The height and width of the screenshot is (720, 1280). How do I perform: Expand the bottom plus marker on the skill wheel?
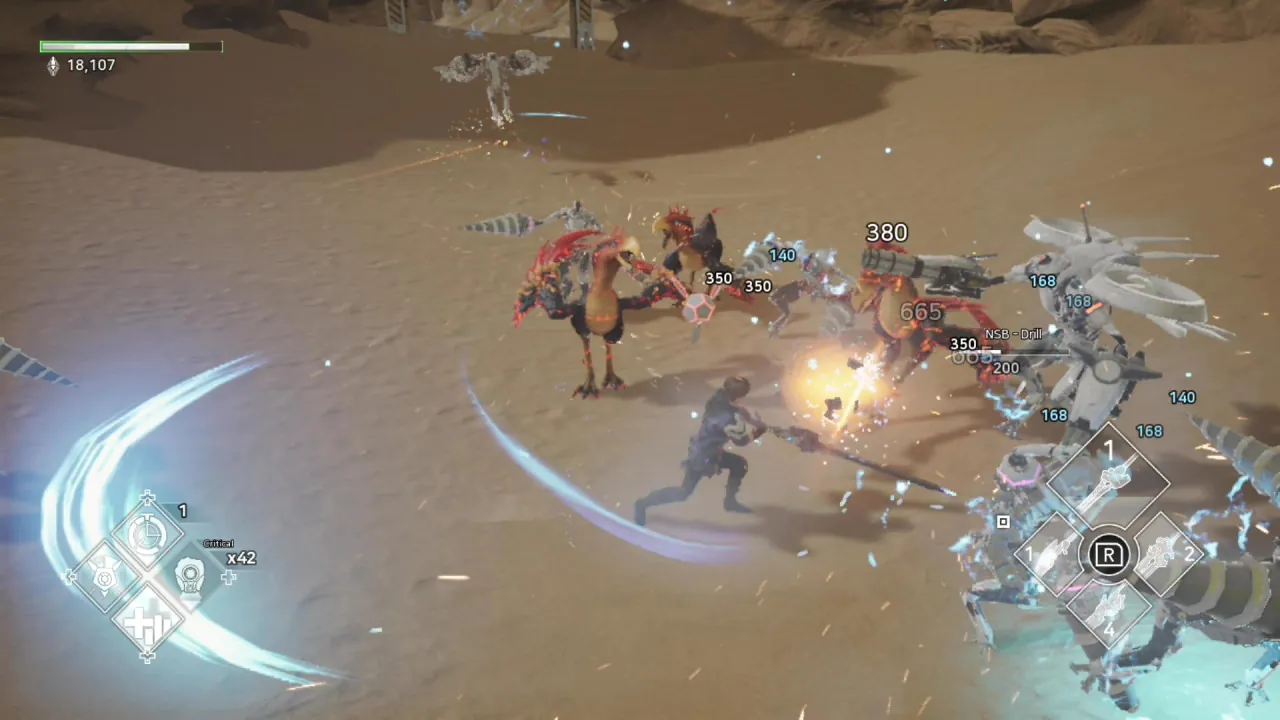point(147,658)
